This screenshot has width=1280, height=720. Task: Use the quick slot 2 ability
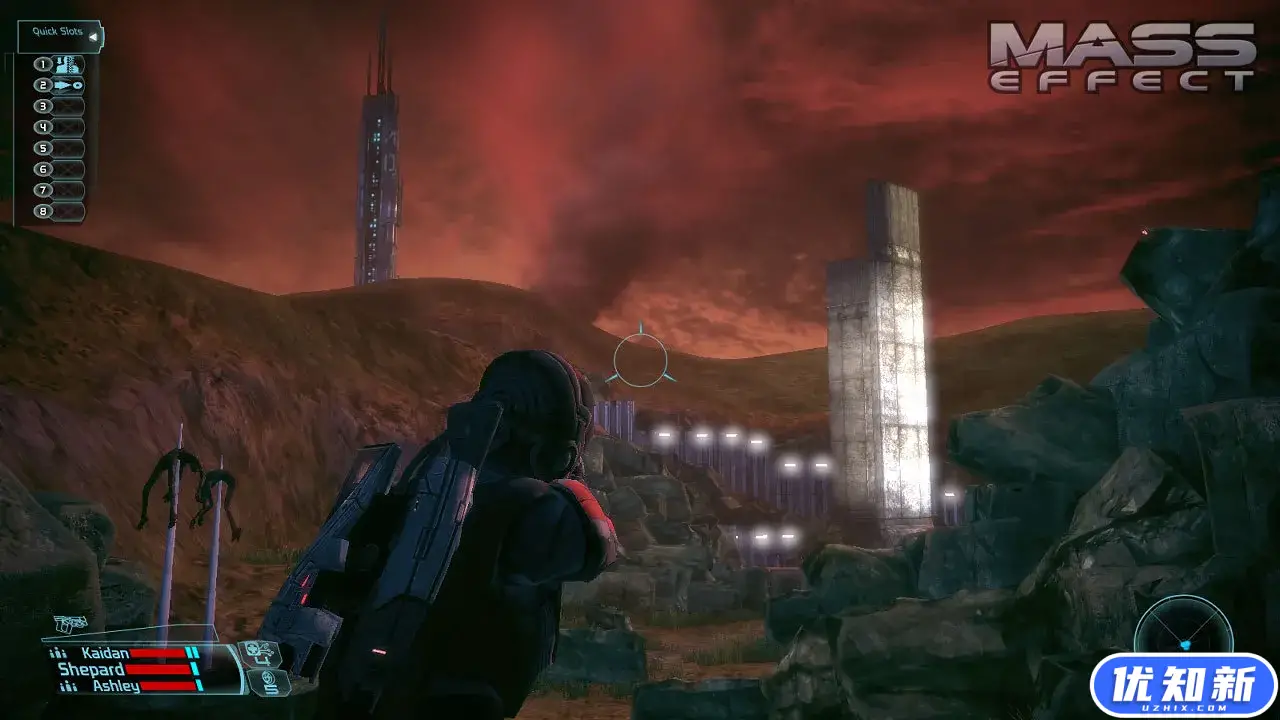coord(67,86)
